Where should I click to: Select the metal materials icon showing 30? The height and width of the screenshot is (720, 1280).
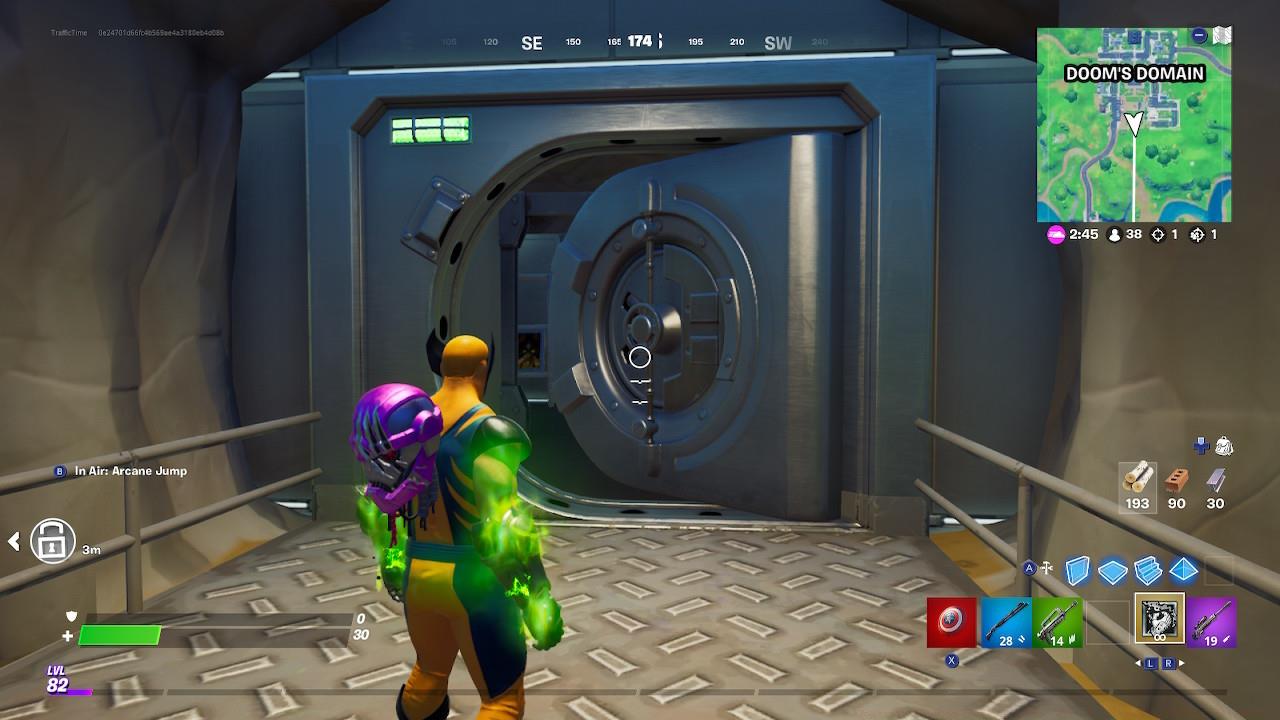(x=1216, y=478)
